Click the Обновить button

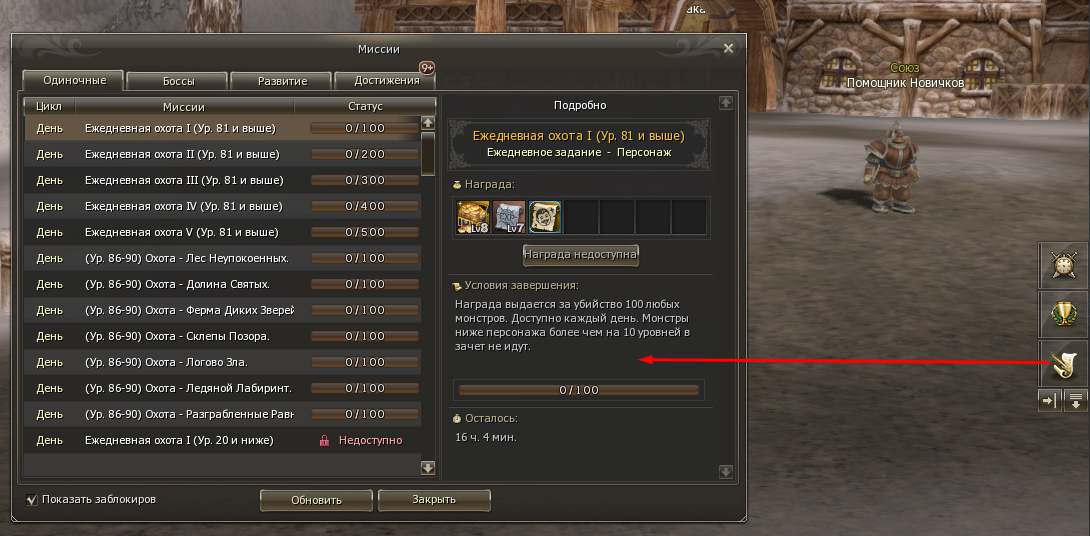316,500
